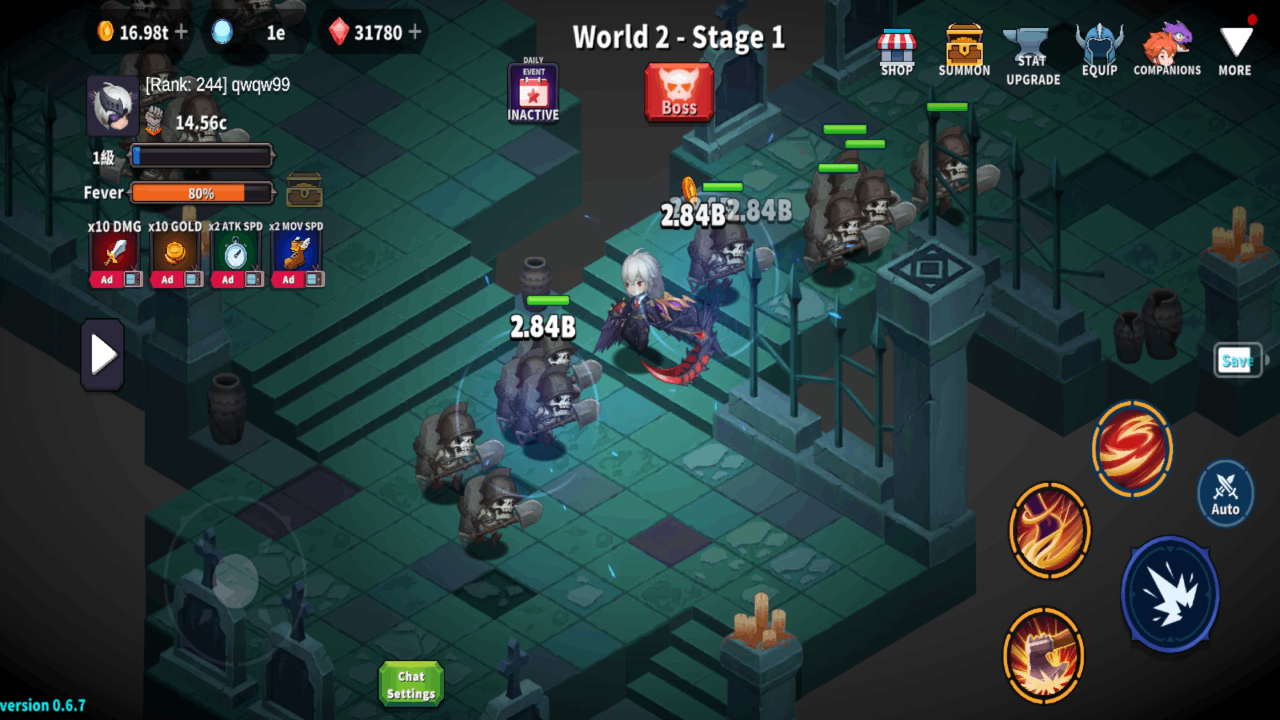Image resolution: width=1280 pixels, height=720 pixels.
Task: Add gems via plus icon
Action: 416,31
